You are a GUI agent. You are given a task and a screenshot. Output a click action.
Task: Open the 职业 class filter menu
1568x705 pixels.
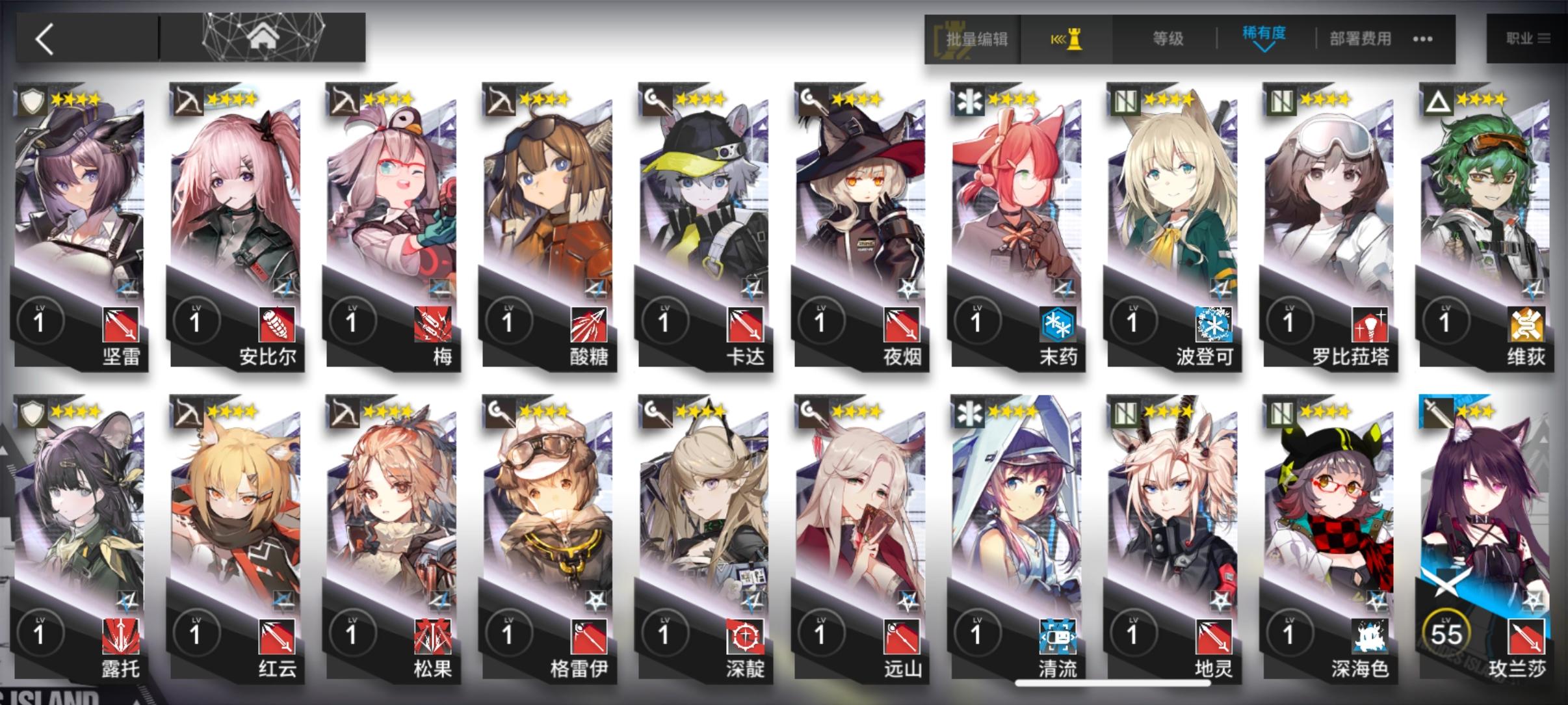(x=1527, y=38)
